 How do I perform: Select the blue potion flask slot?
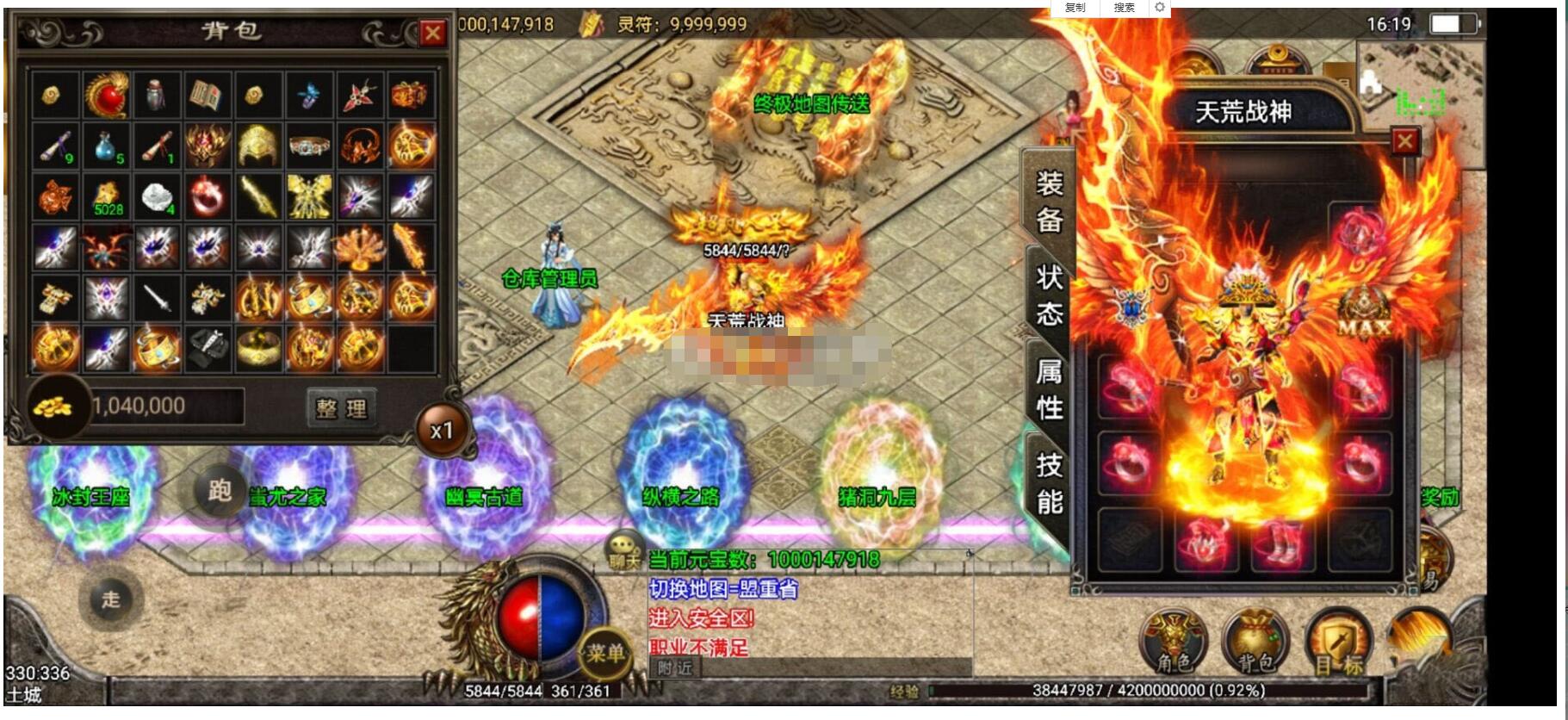coord(107,146)
